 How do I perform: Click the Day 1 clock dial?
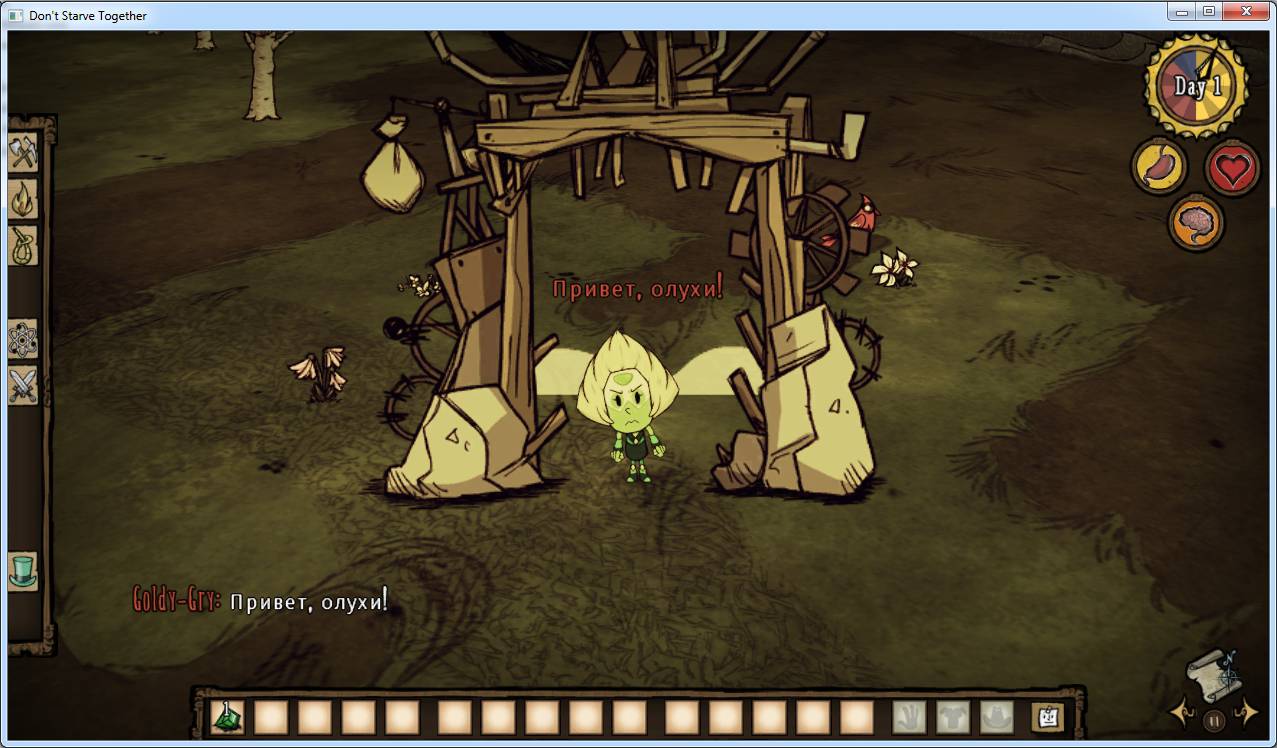pyautogui.click(x=1196, y=86)
